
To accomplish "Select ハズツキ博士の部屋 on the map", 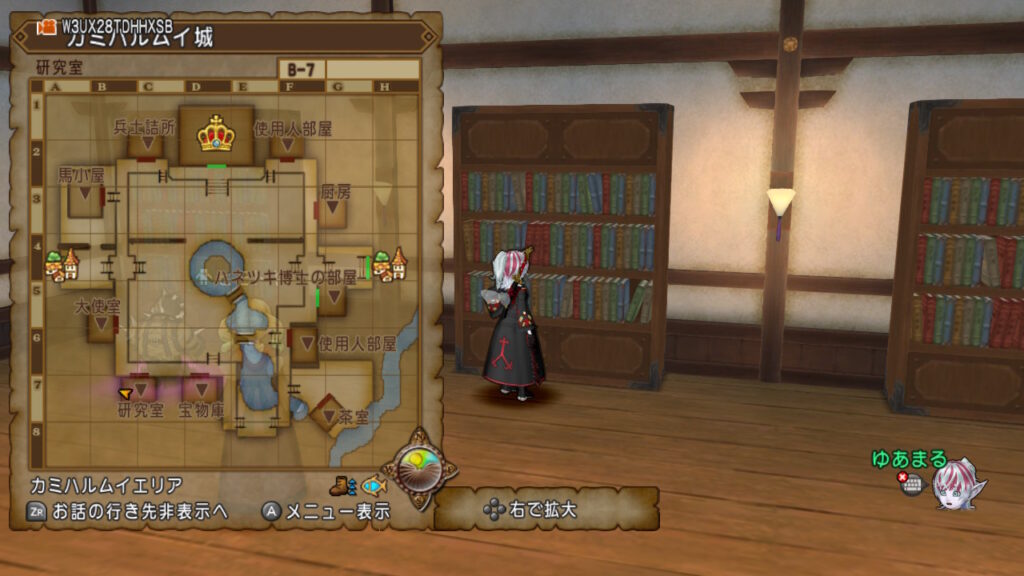I will pyautogui.click(x=329, y=296).
